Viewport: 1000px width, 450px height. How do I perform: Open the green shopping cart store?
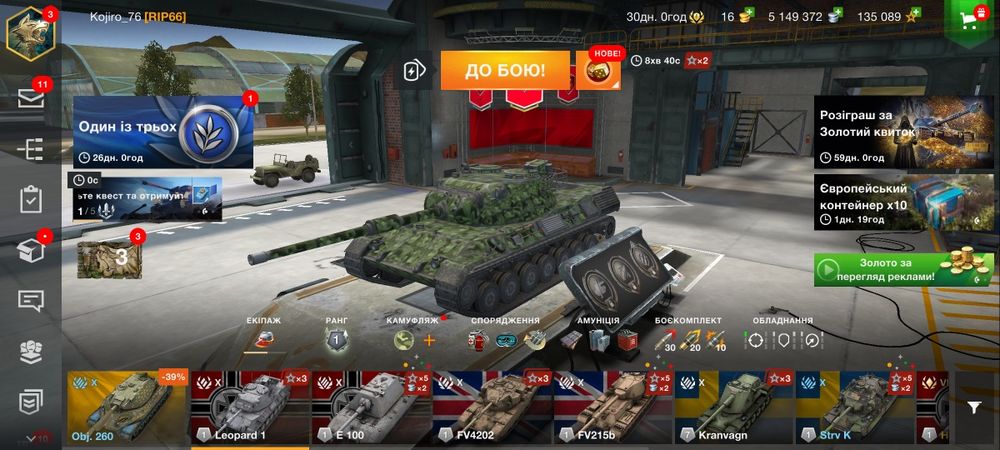coord(970,18)
